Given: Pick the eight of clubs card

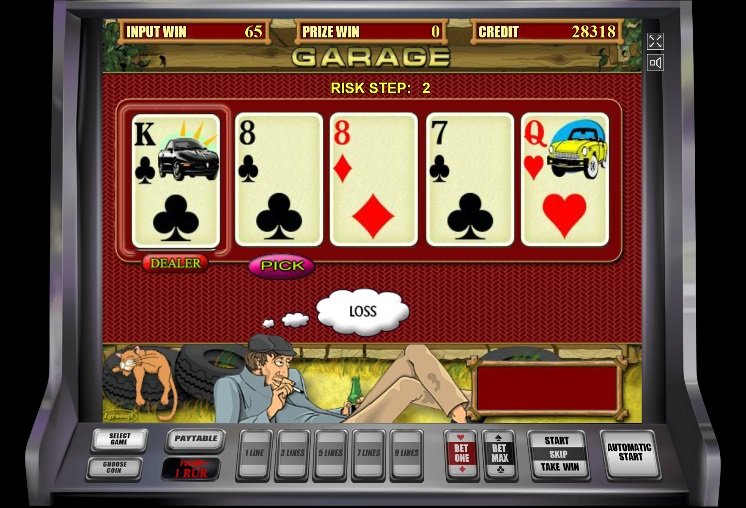Looking at the screenshot, I should tap(279, 180).
